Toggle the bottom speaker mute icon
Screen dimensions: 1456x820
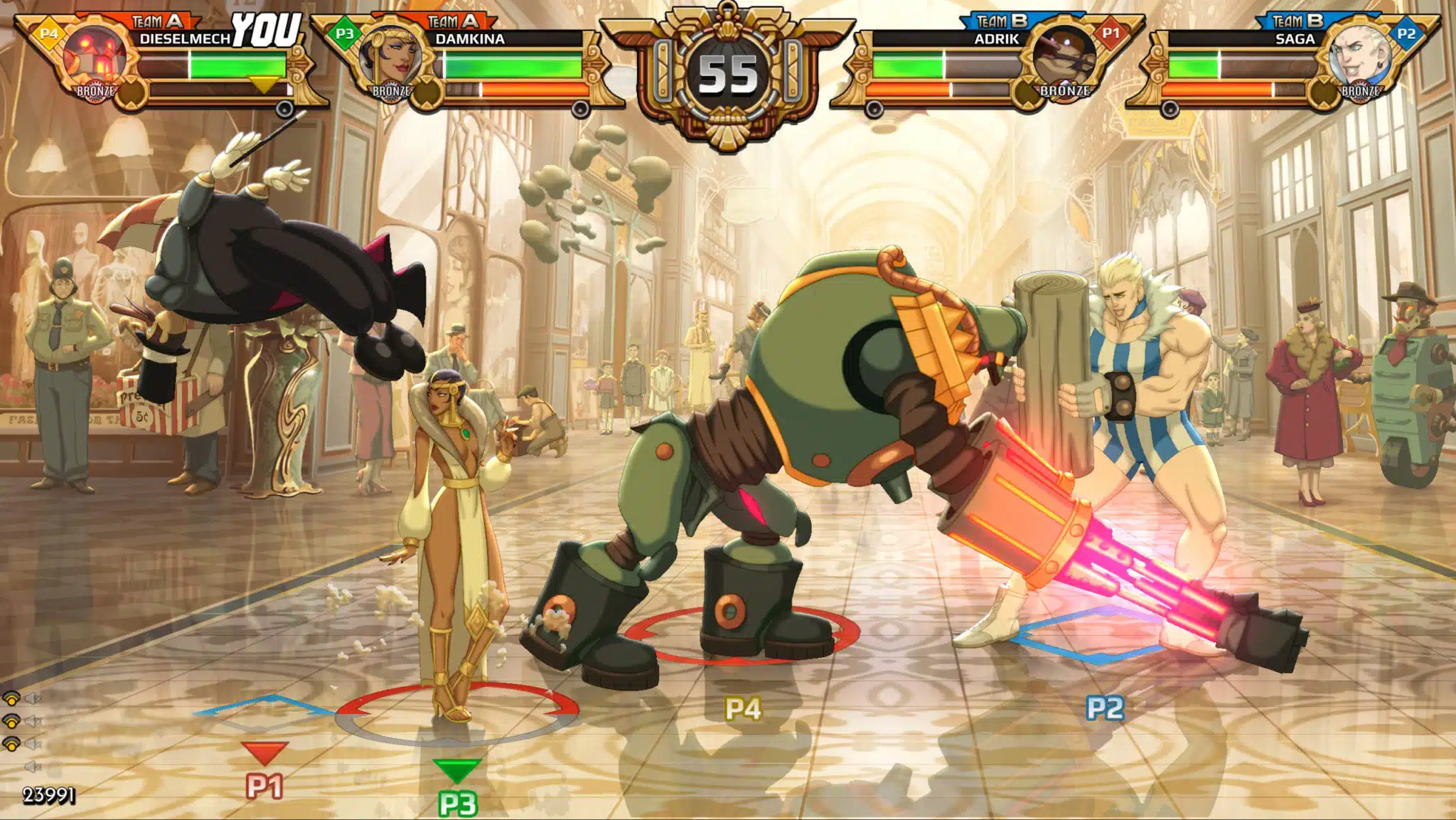point(33,766)
